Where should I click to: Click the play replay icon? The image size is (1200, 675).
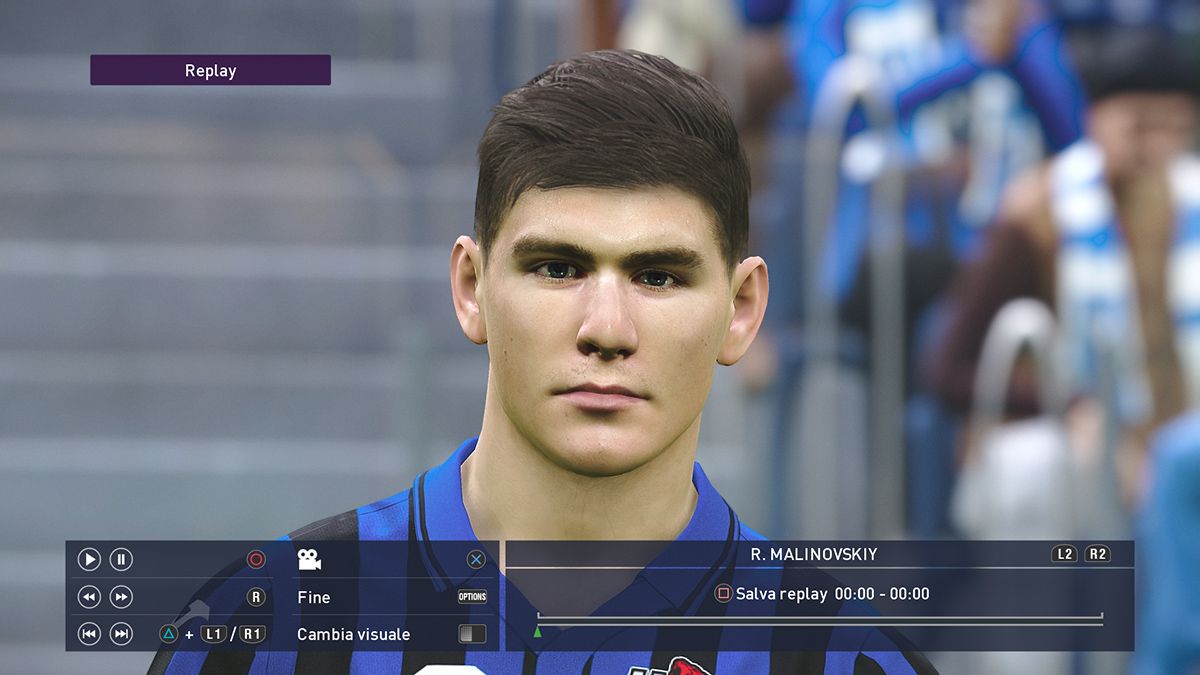click(x=89, y=560)
